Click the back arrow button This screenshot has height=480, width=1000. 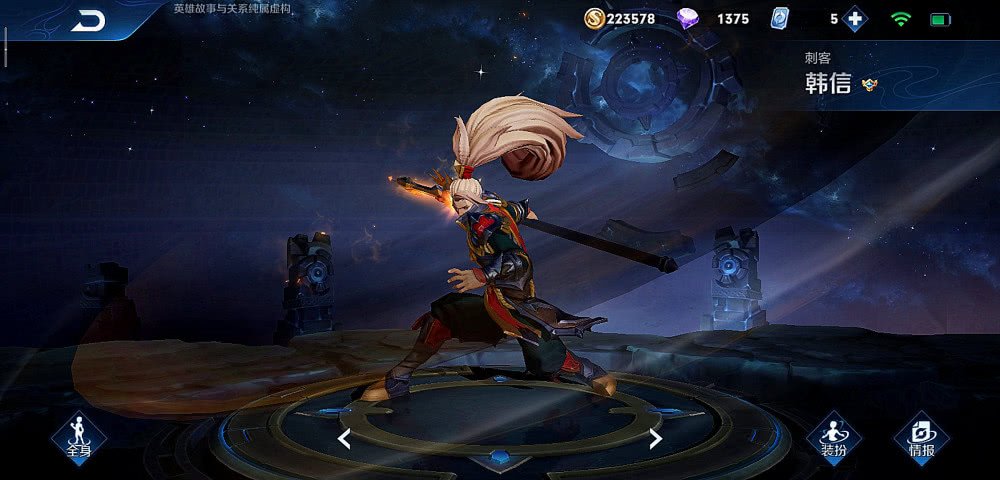coord(88,20)
